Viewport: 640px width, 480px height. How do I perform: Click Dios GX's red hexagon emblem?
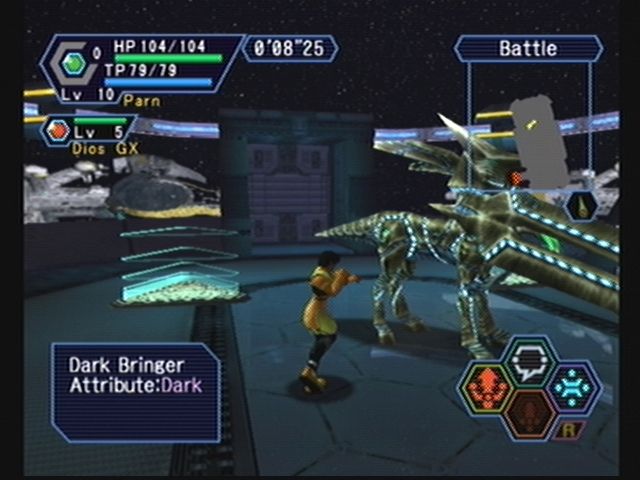[x=59, y=130]
